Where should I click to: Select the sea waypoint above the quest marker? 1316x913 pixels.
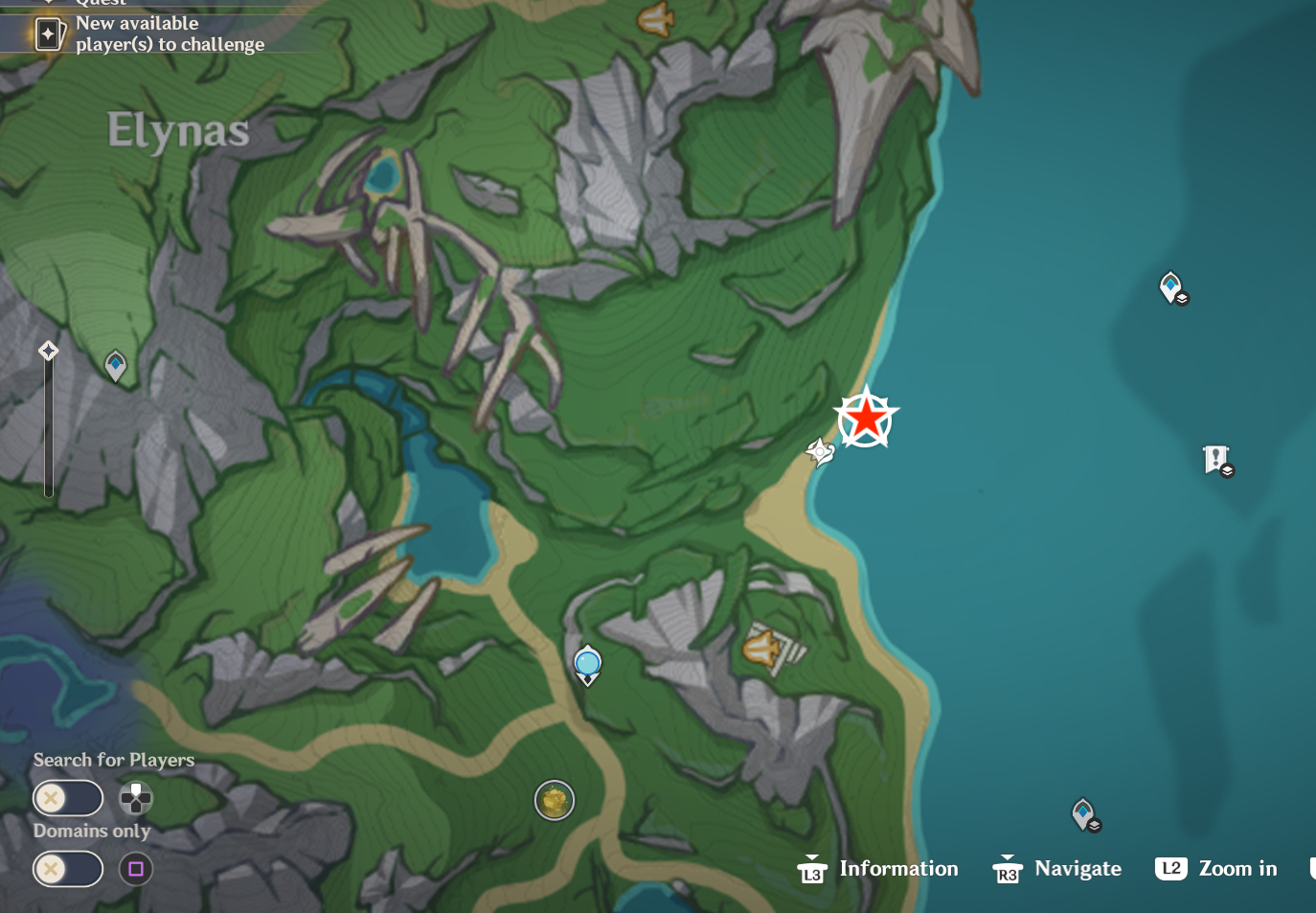pos(1171,286)
